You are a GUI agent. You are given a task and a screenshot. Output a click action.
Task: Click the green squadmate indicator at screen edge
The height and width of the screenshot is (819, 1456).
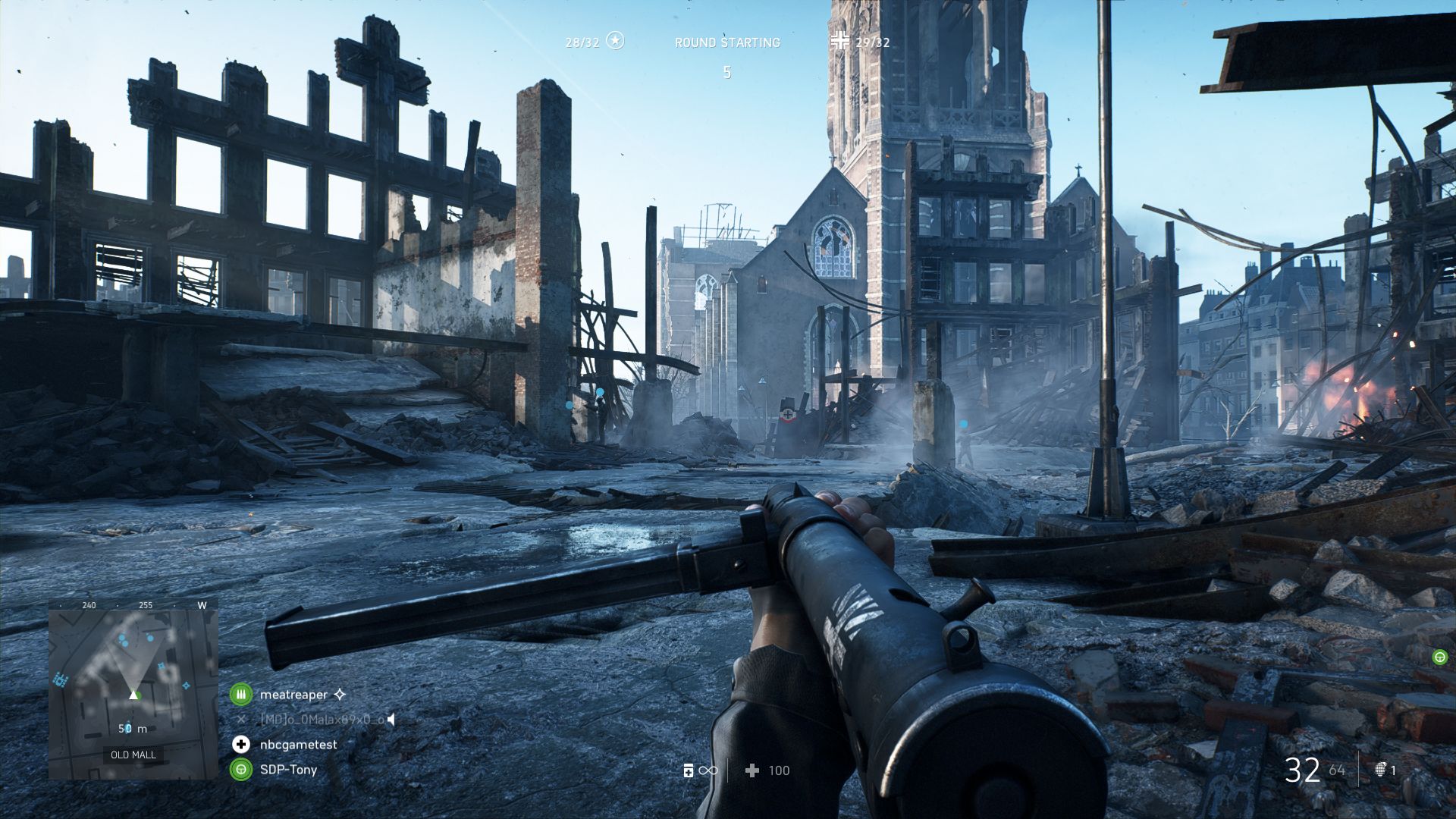pyautogui.click(x=1439, y=657)
